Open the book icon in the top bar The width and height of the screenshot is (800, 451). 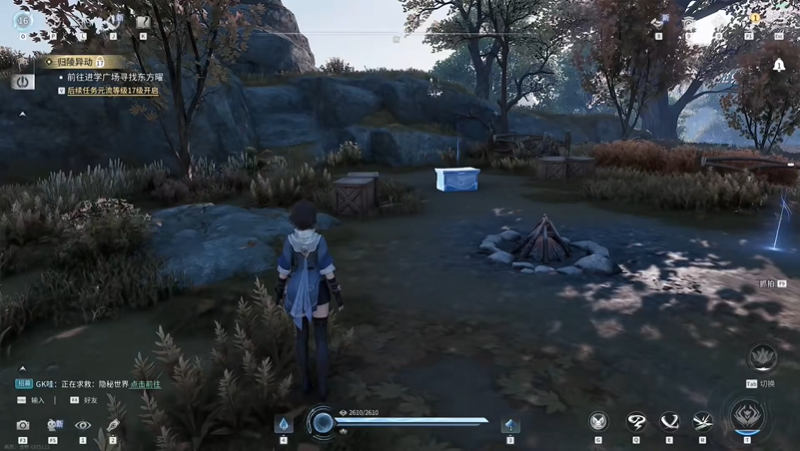click(x=143, y=22)
